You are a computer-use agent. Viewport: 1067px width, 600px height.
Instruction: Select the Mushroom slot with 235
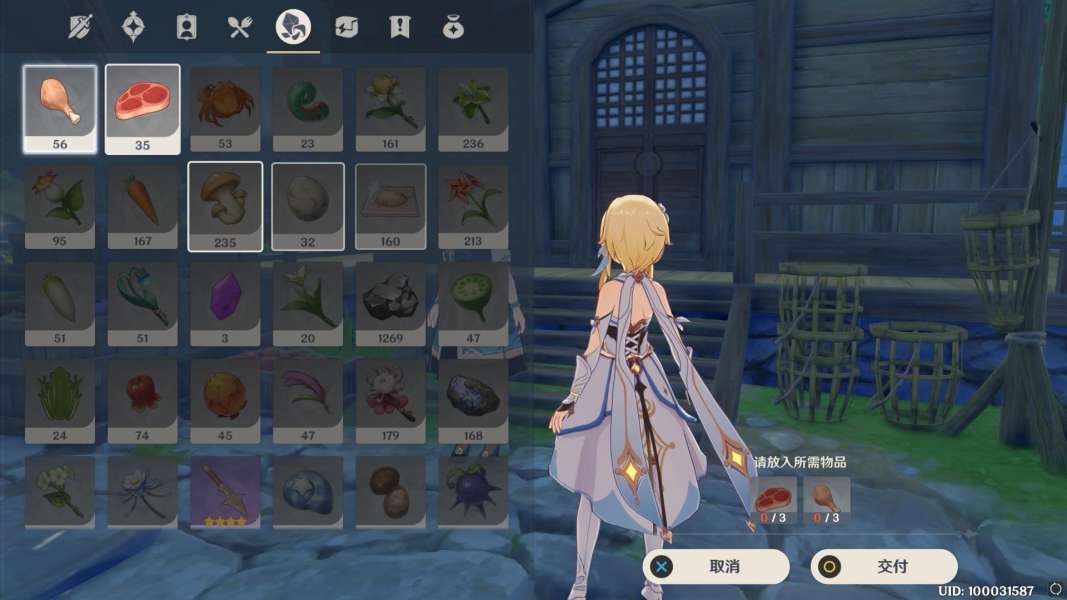tap(225, 206)
